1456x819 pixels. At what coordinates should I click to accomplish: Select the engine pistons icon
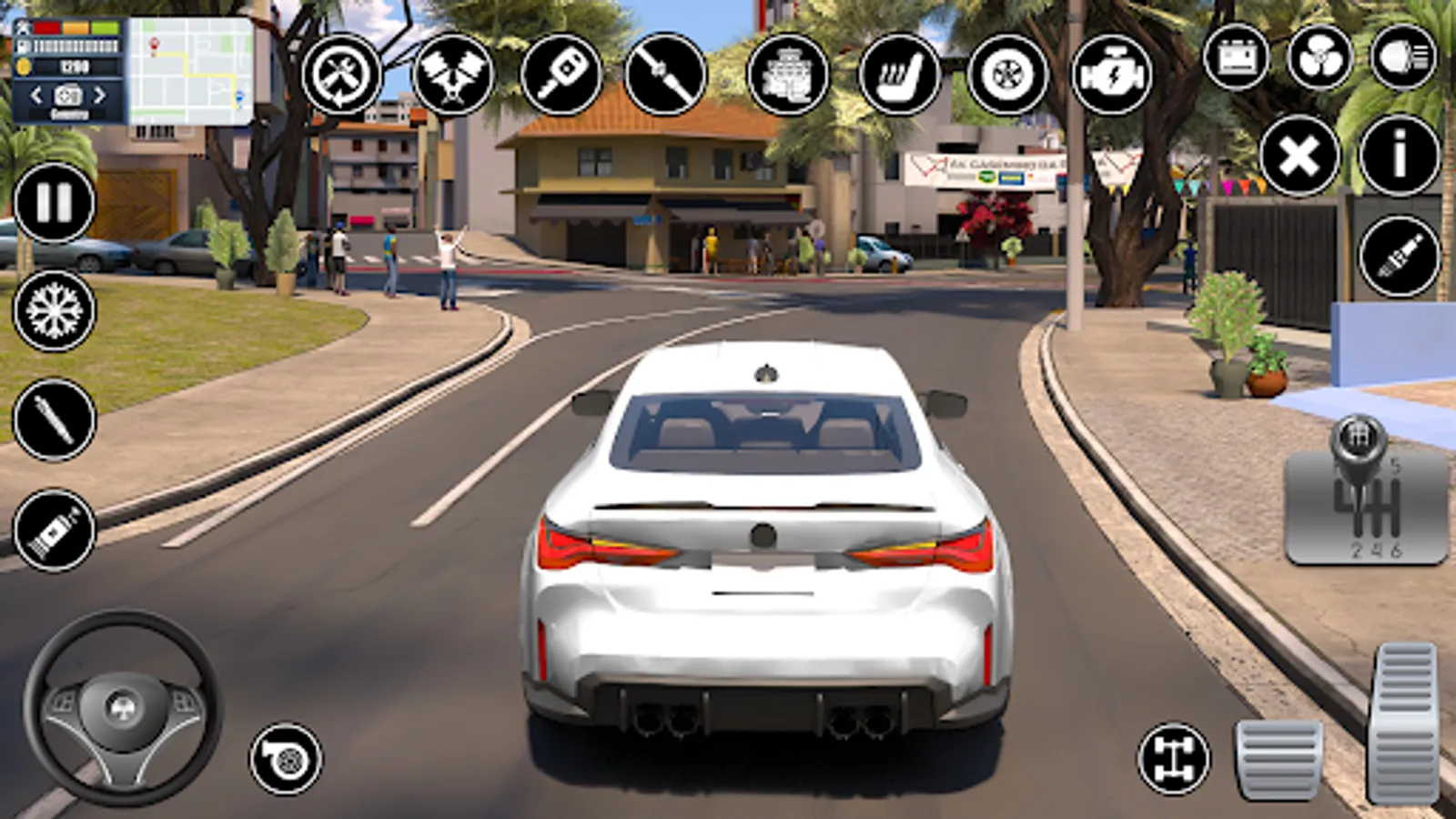452,74
